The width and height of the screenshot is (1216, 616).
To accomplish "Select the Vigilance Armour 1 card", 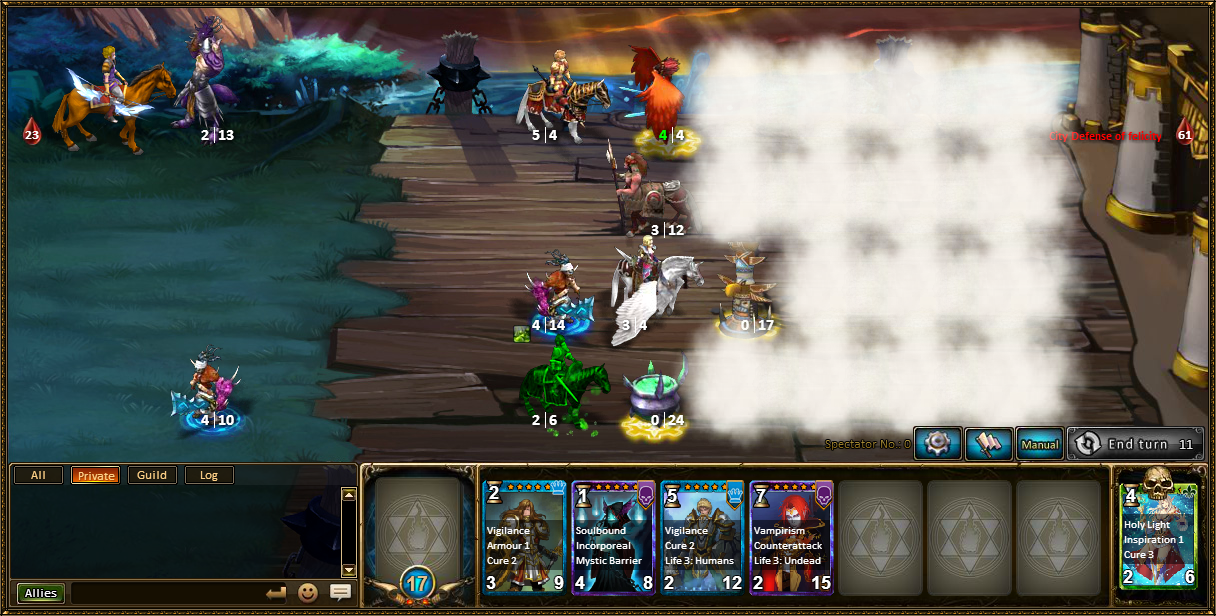I will pyautogui.click(x=525, y=537).
